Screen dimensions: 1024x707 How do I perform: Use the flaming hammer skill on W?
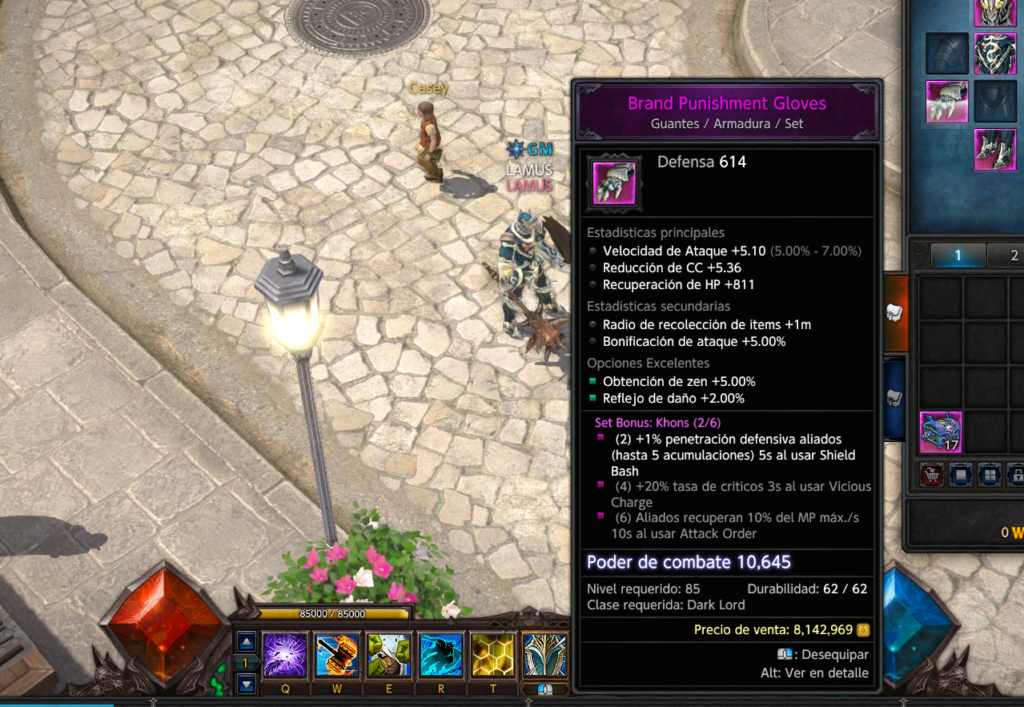pyautogui.click(x=337, y=655)
